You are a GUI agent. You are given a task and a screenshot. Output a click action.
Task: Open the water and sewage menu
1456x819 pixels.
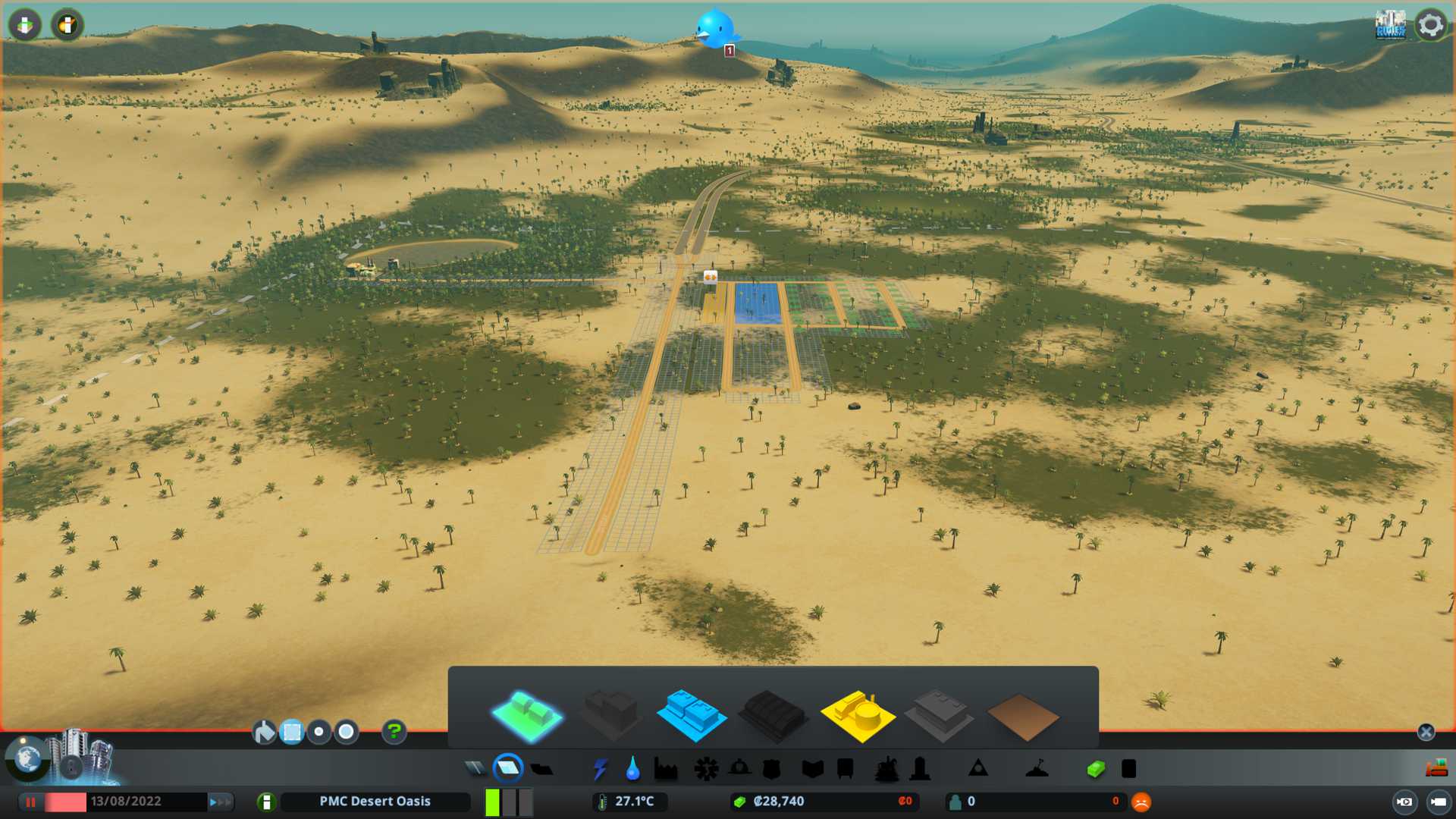632,769
